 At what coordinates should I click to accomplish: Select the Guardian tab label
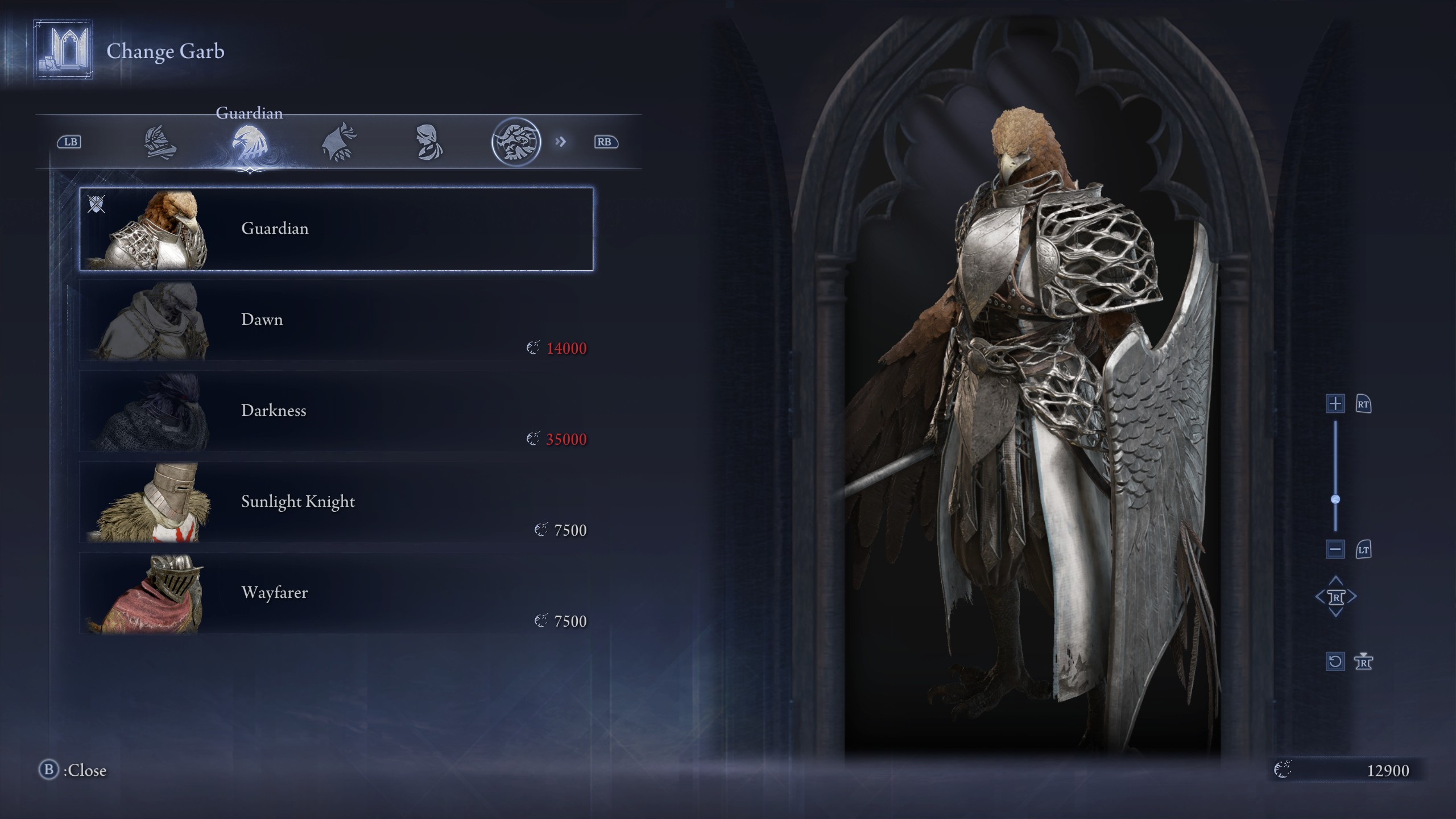tap(249, 113)
